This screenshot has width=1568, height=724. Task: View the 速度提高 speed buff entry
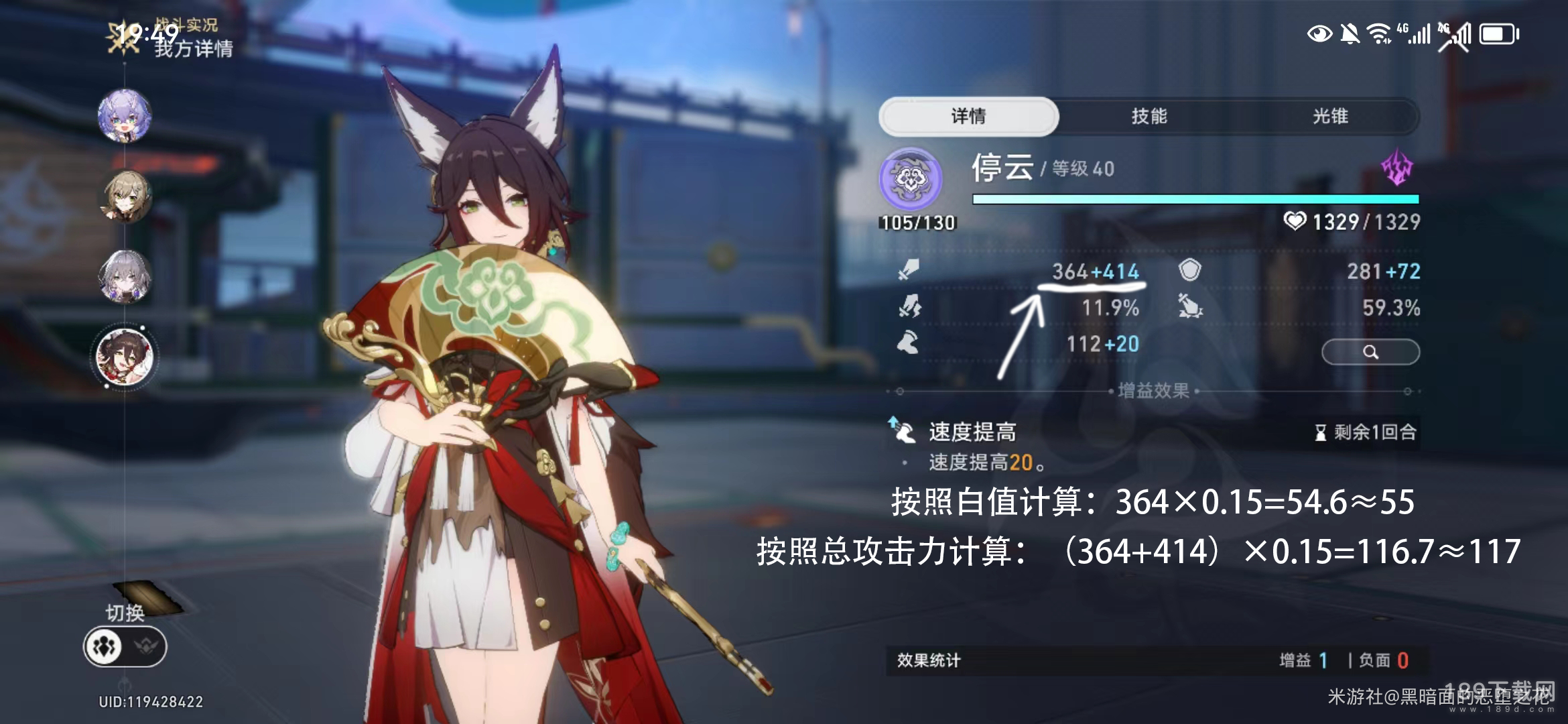972,432
